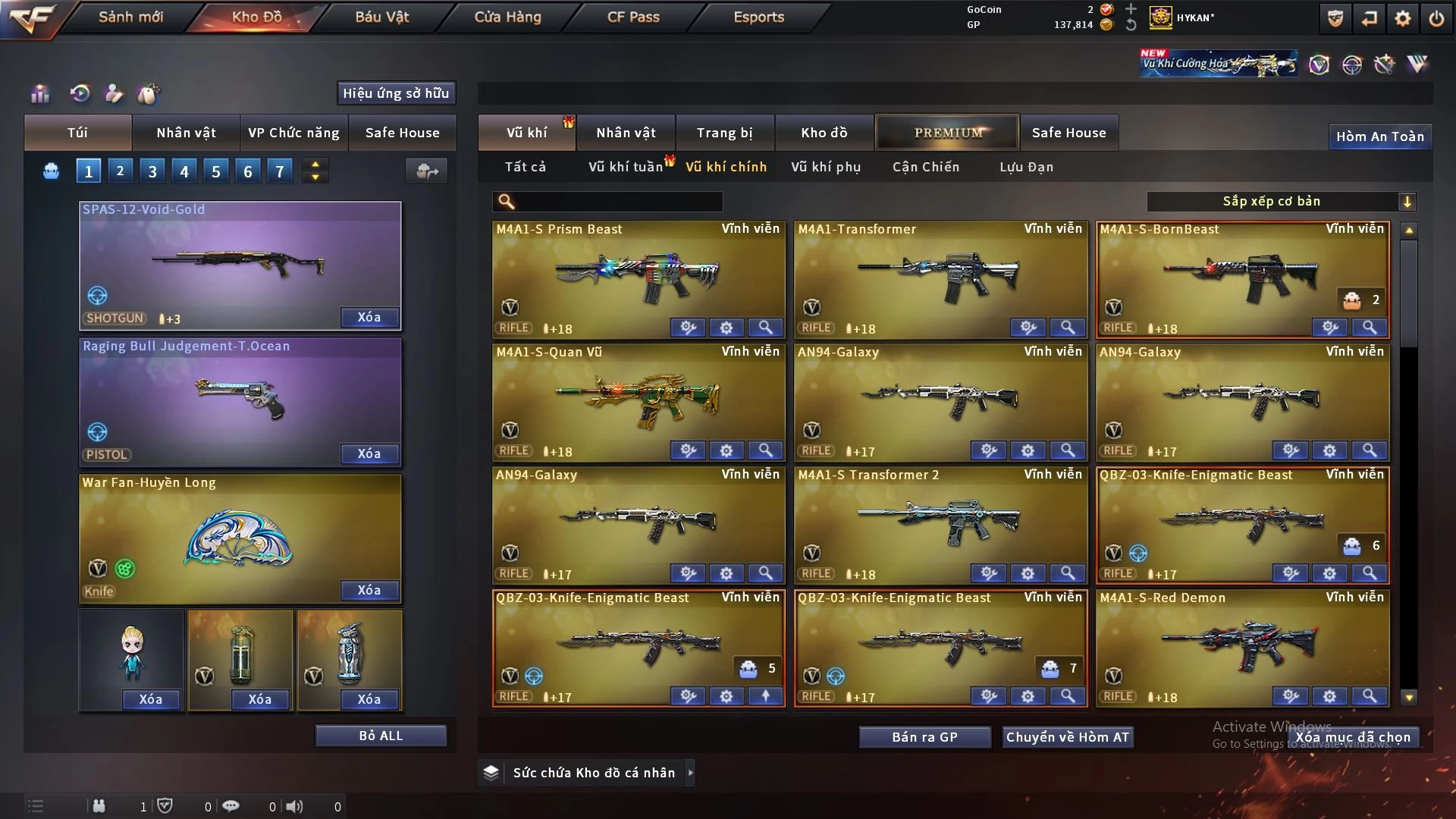
Task: Select the Trang bị tab
Action: coord(724,133)
